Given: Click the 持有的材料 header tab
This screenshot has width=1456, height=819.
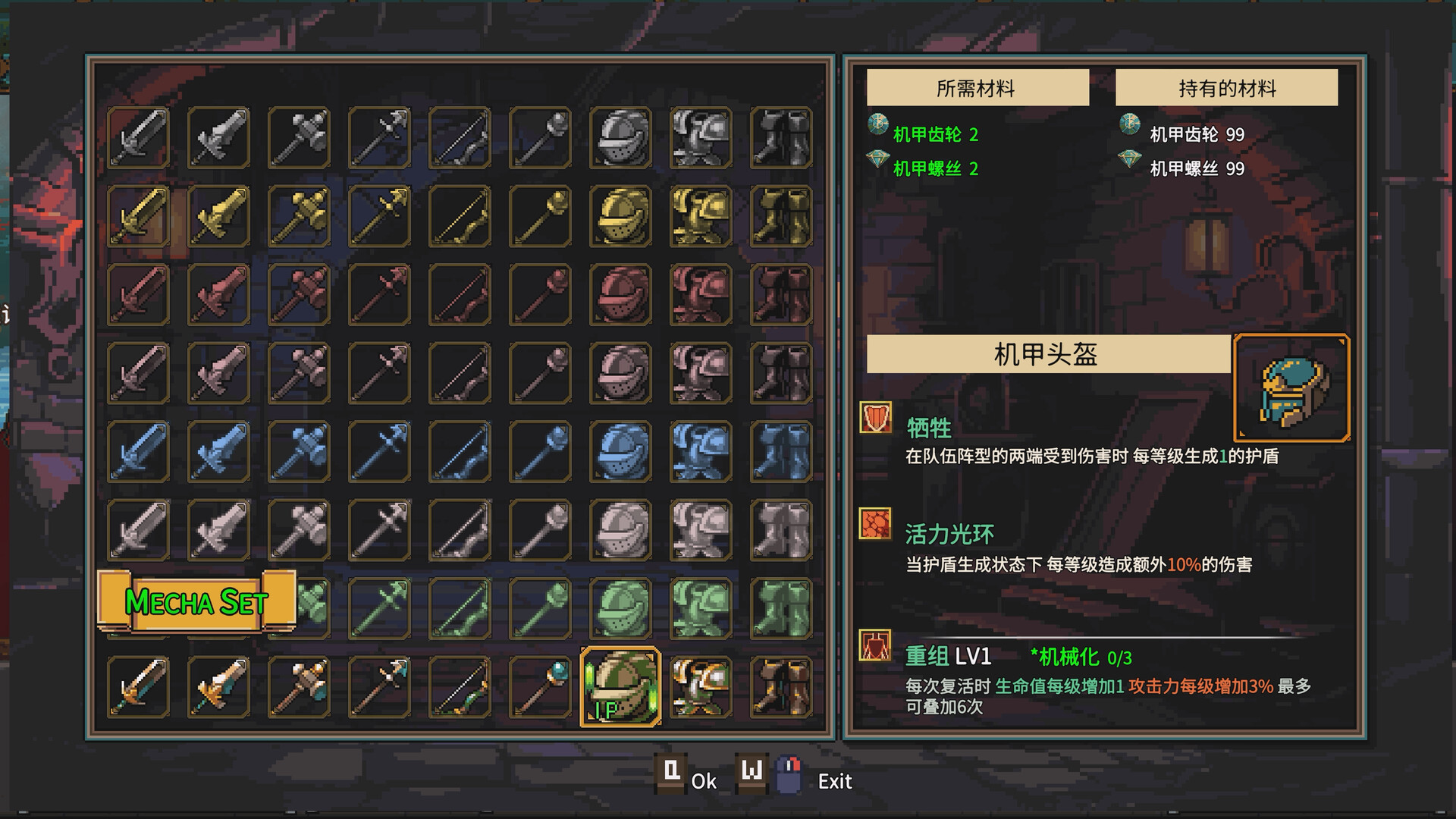Looking at the screenshot, I should pyautogui.click(x=1227, y=86).
